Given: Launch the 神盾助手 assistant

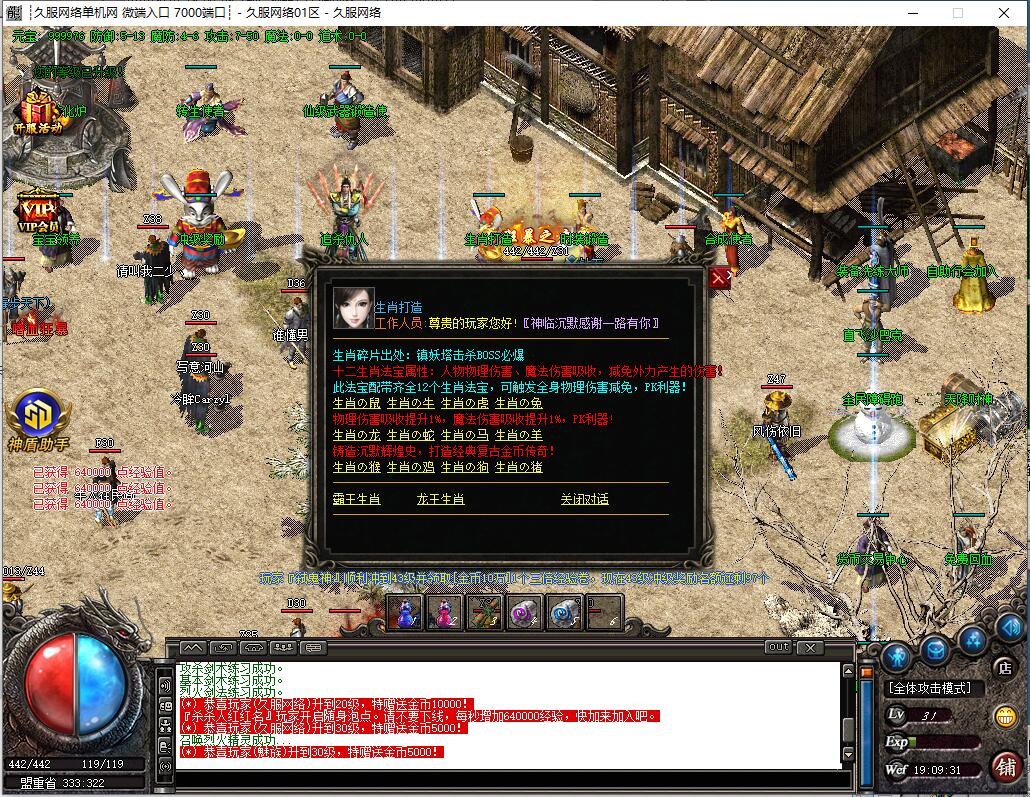Looking at the screenshot, I should tap(38, 420).
